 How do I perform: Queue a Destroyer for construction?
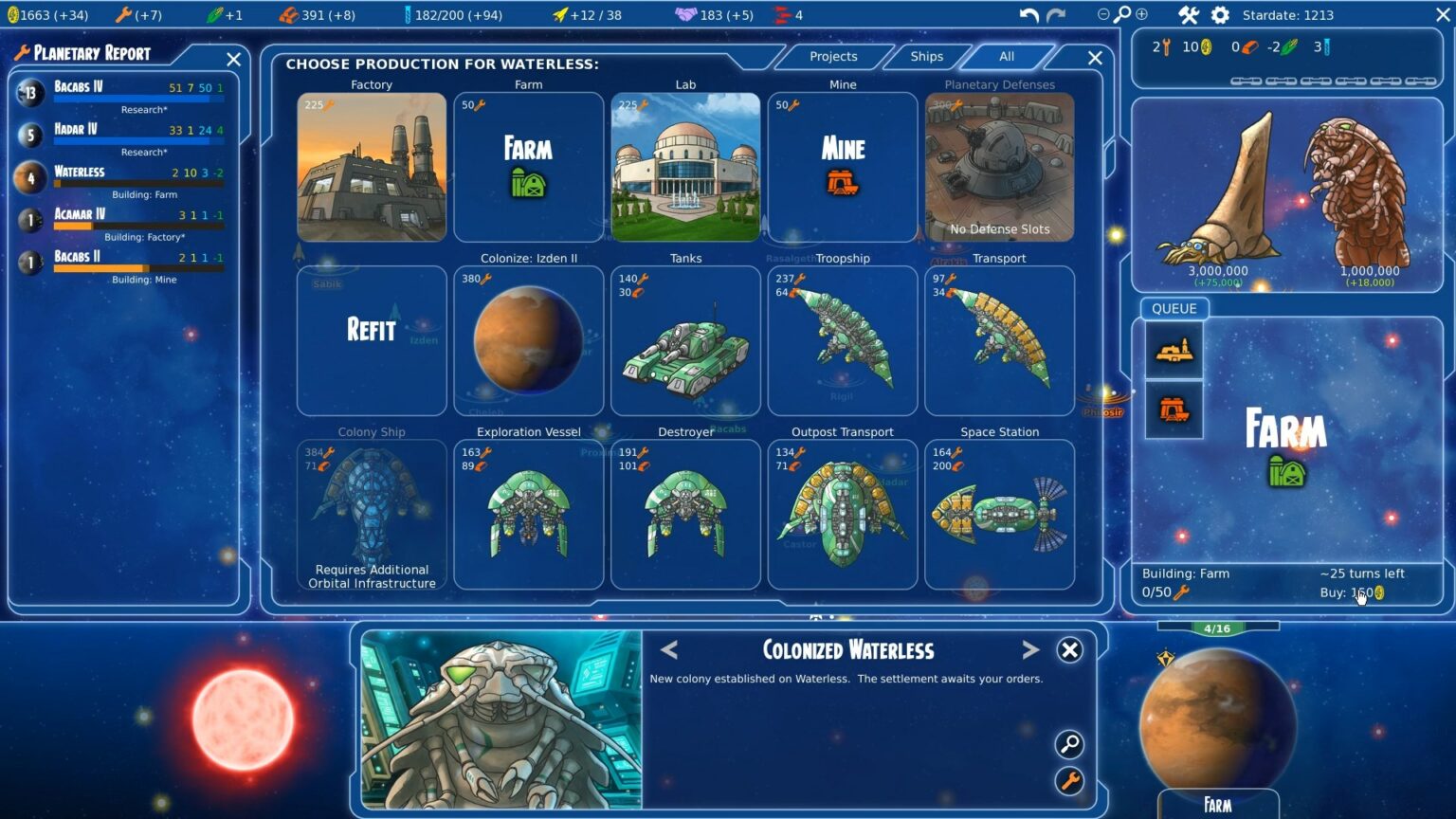tap(685, 515)
